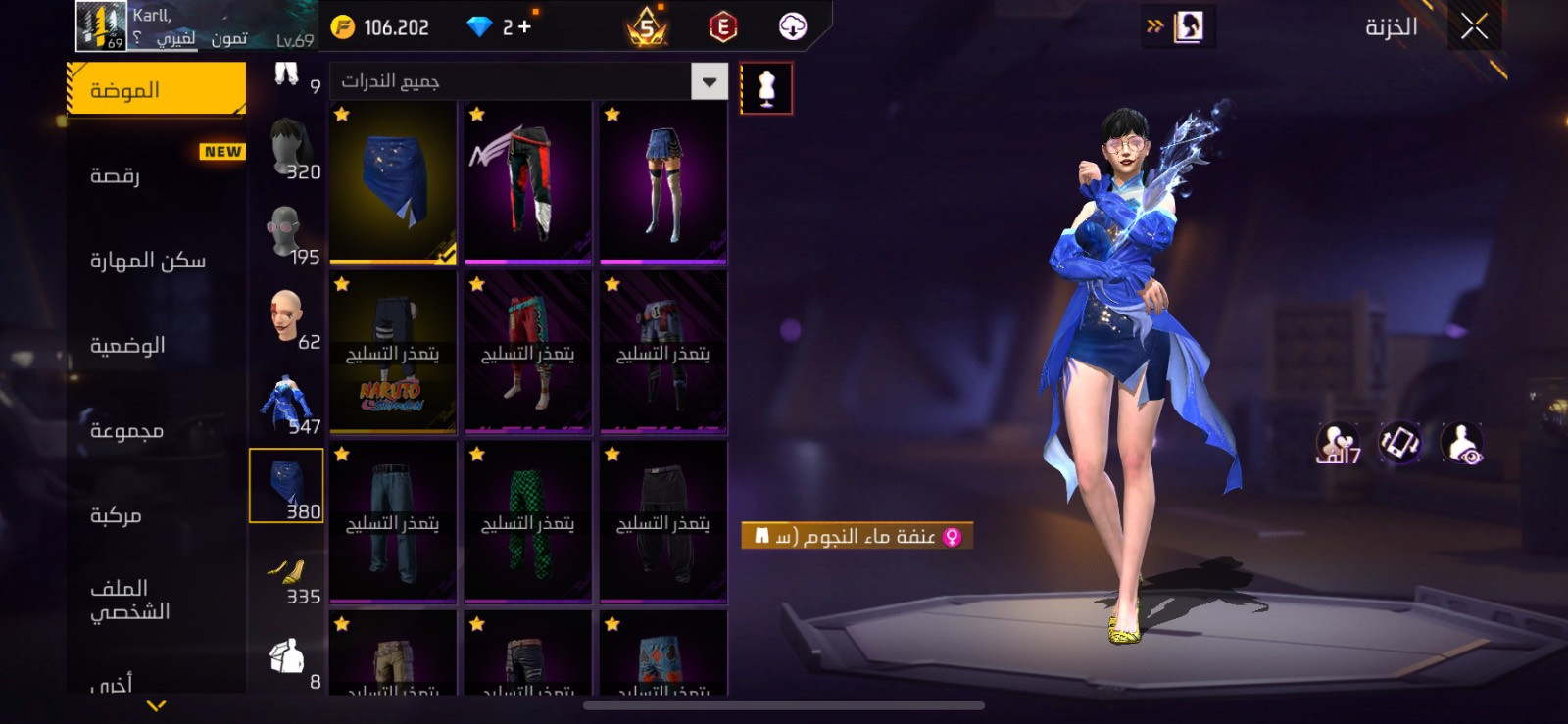
Task: Select the الوضعية pose tab
Action: 157,346
